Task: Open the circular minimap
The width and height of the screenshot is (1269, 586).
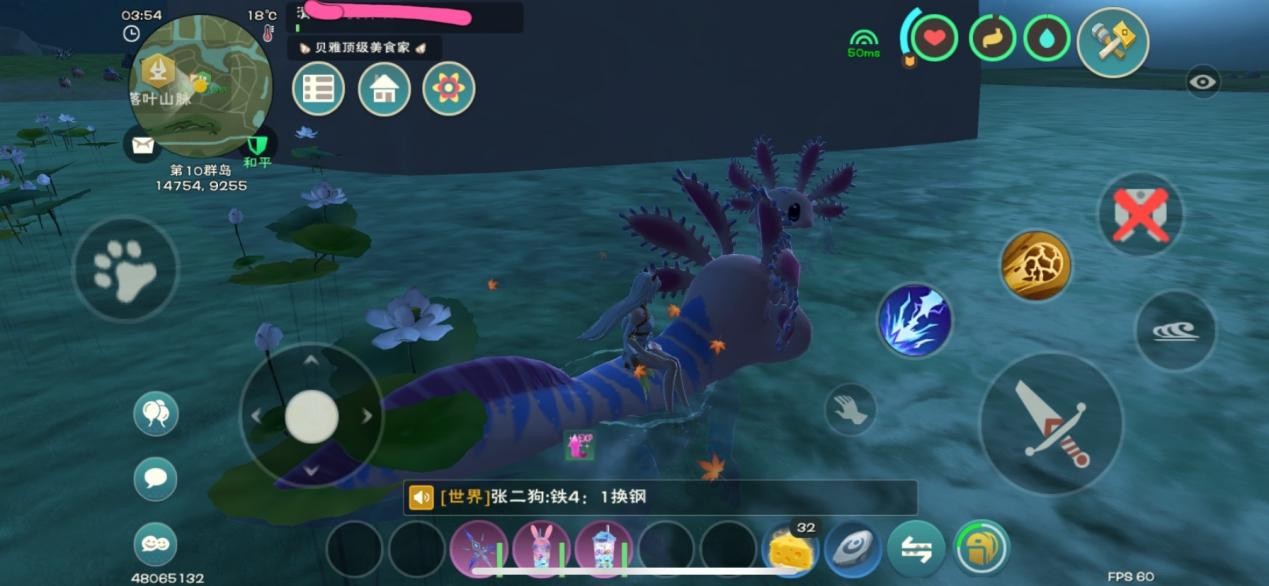Action: point(200,84)
